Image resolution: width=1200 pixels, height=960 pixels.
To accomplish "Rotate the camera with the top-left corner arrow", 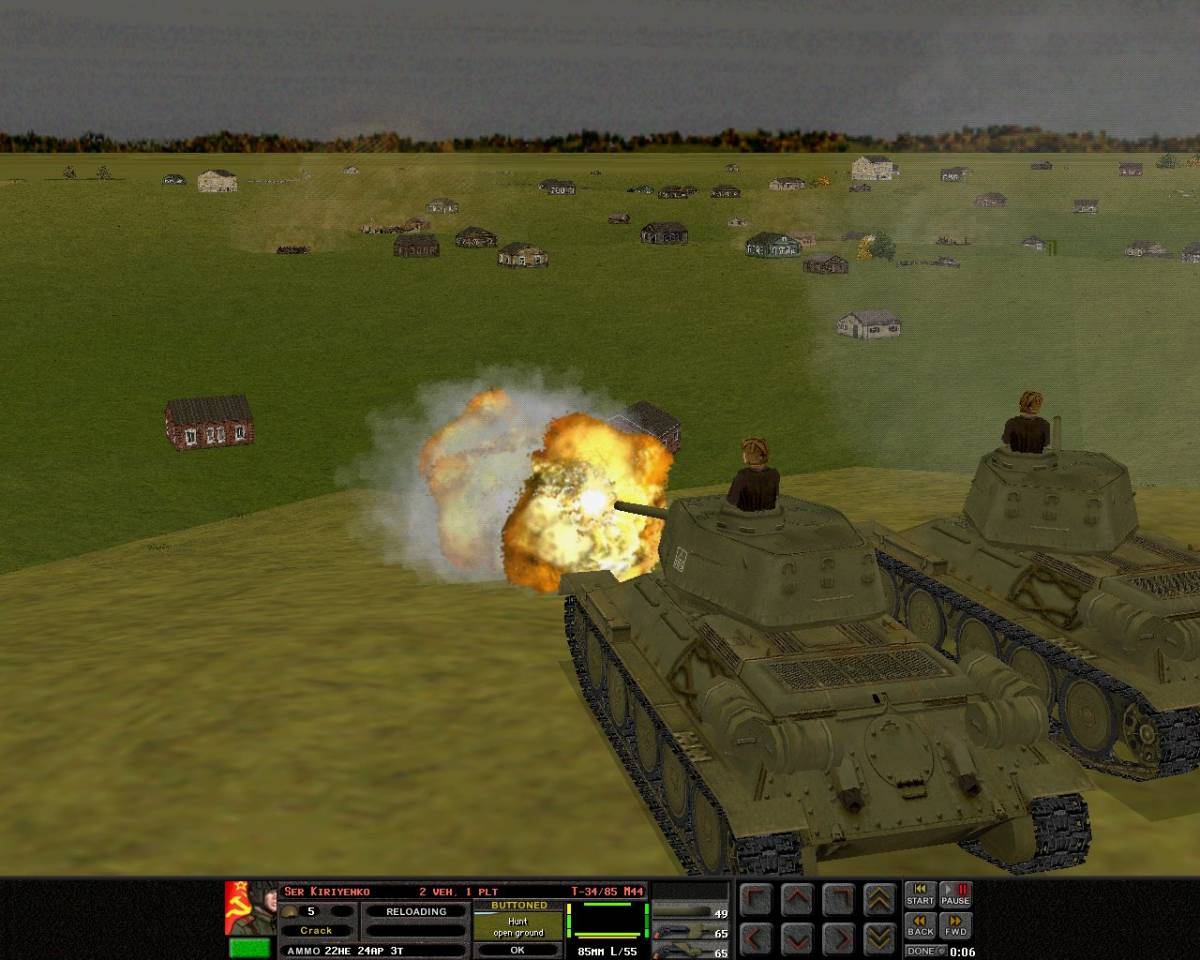I will coord(755,900).
